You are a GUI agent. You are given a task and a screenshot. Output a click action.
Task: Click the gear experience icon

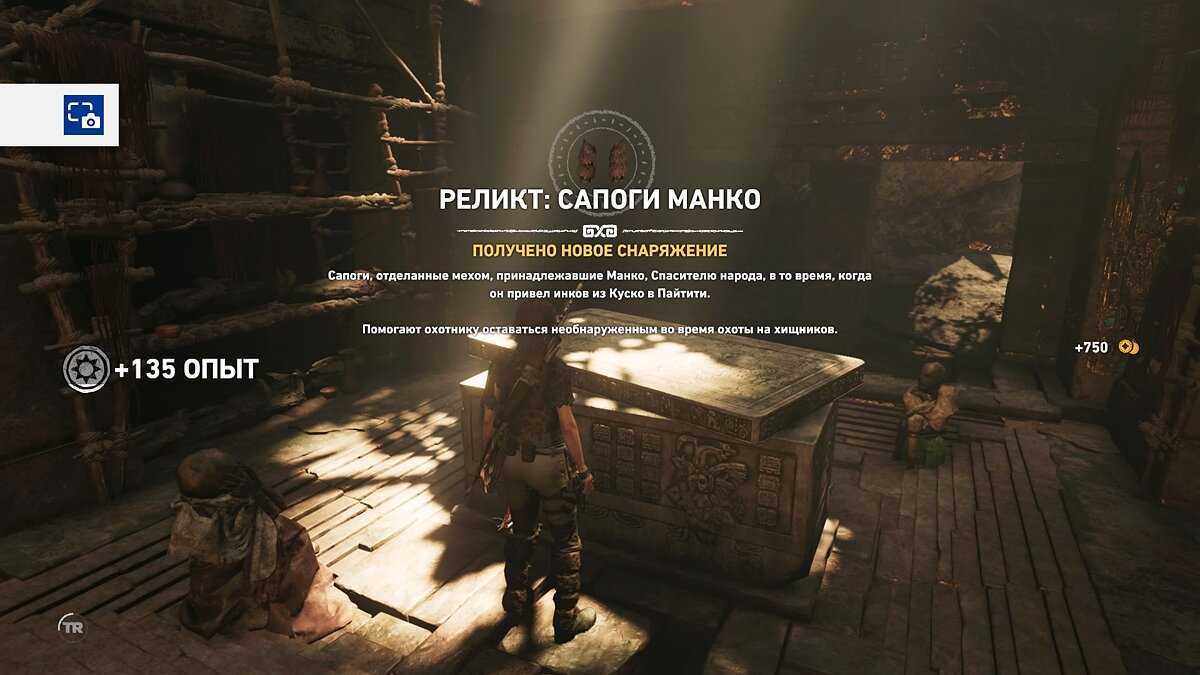click(x=86, y=369)
